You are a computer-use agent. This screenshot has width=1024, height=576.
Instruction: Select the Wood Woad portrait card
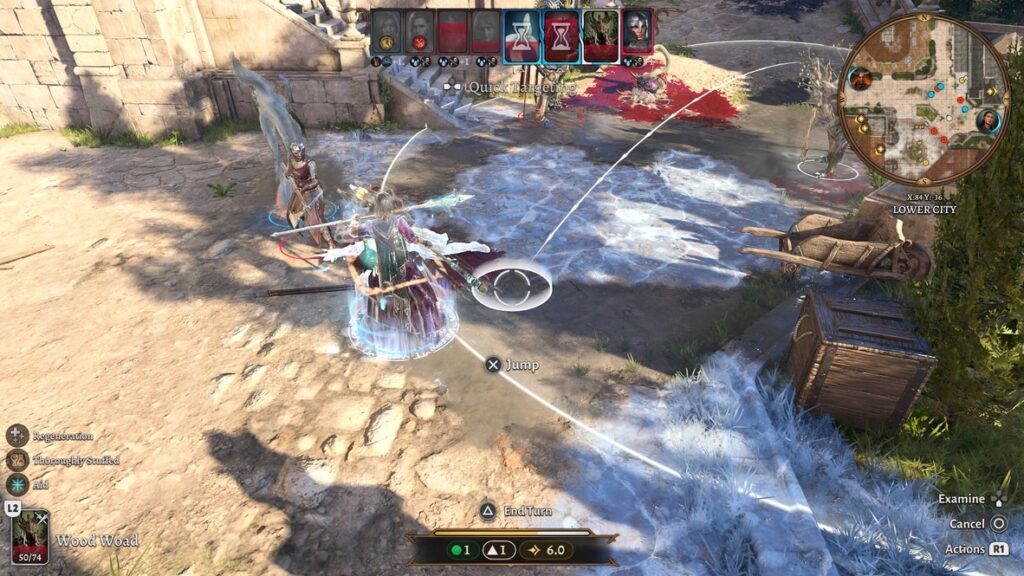click(x=30, y=537)
